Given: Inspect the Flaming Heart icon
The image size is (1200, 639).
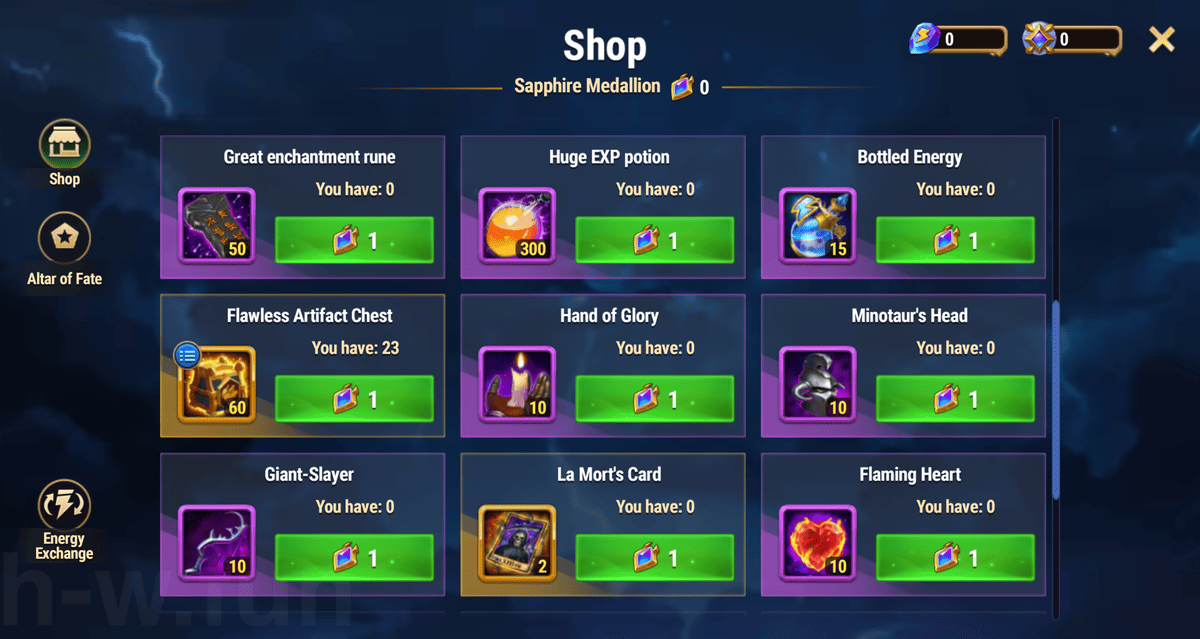Looking at the screenshot, I should tap(817, 543).
